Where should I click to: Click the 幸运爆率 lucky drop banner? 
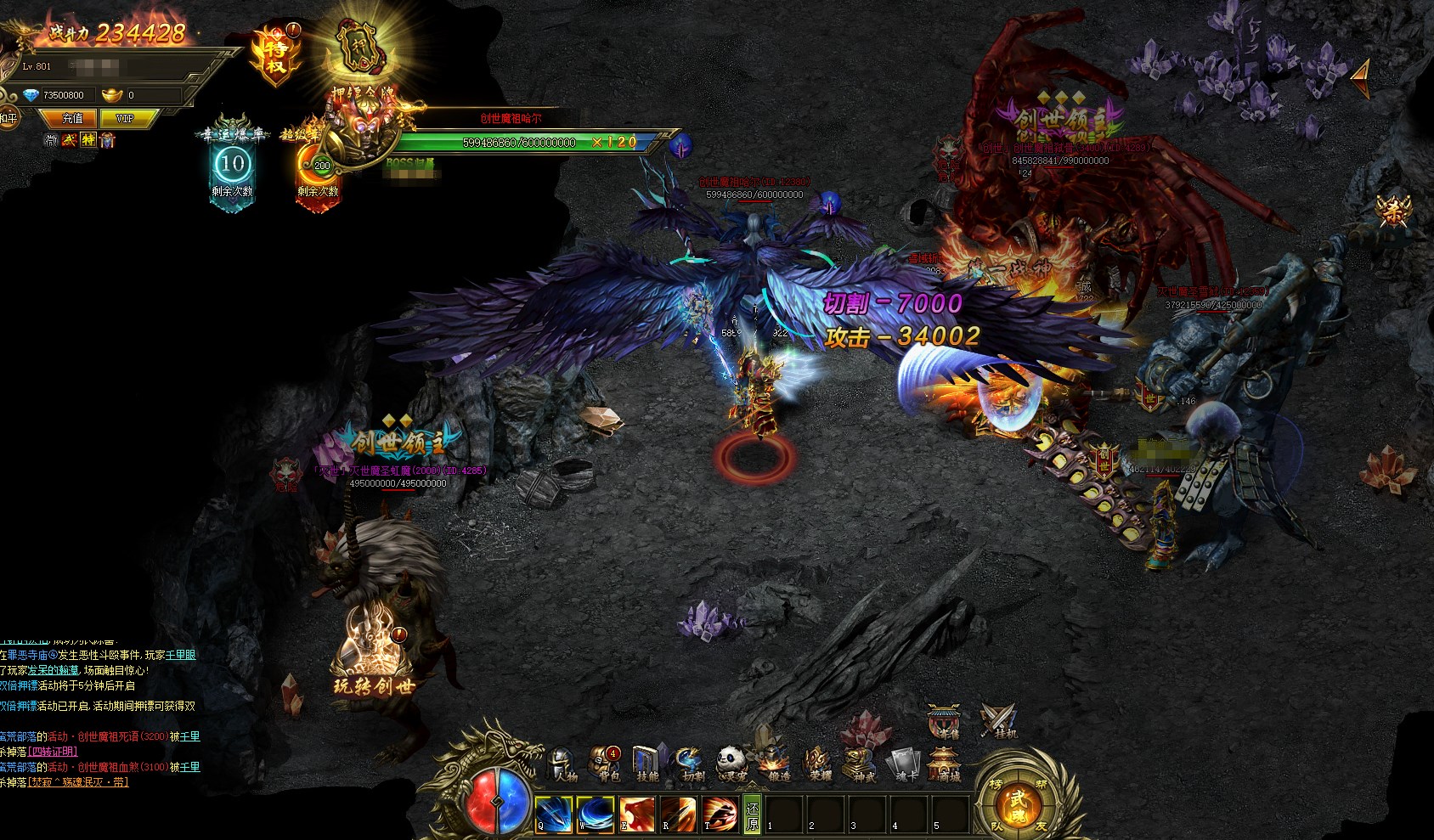(x=232, y=163)
